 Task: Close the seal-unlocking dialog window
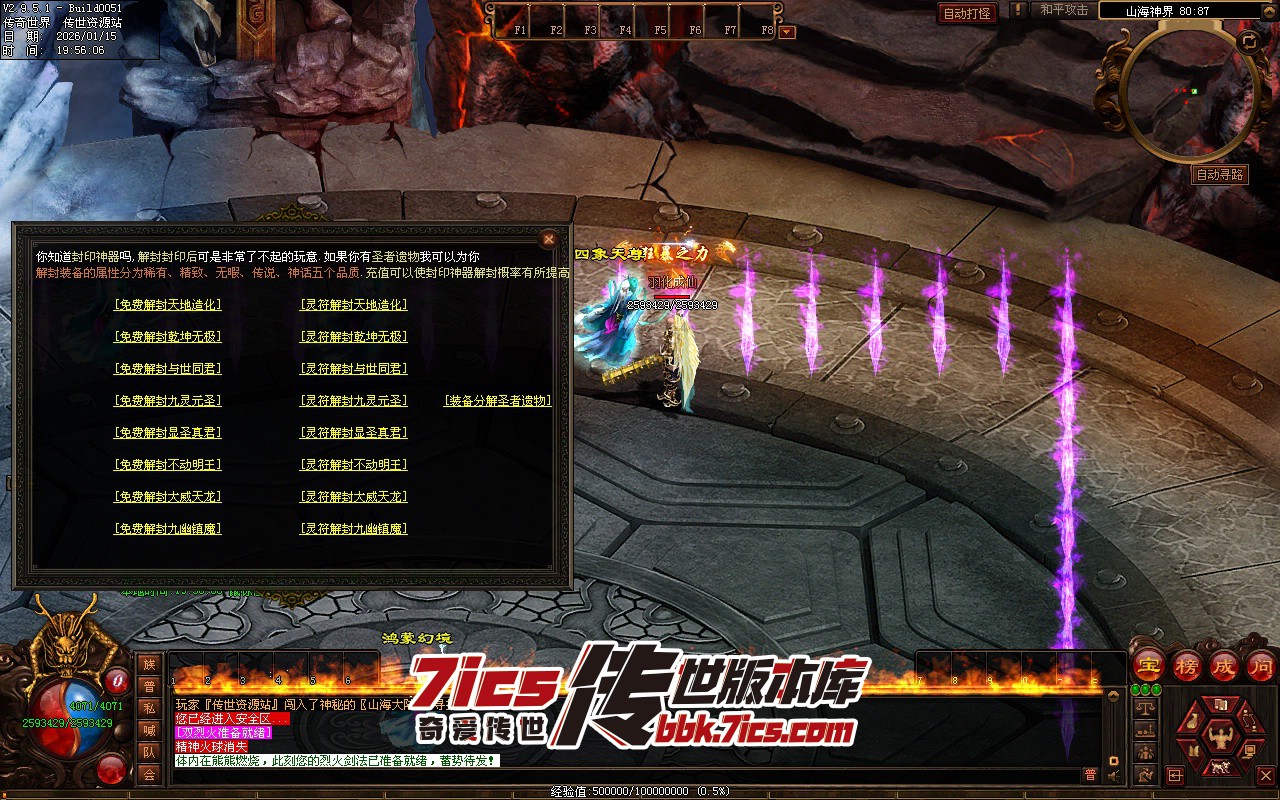[x=548, y=239]
